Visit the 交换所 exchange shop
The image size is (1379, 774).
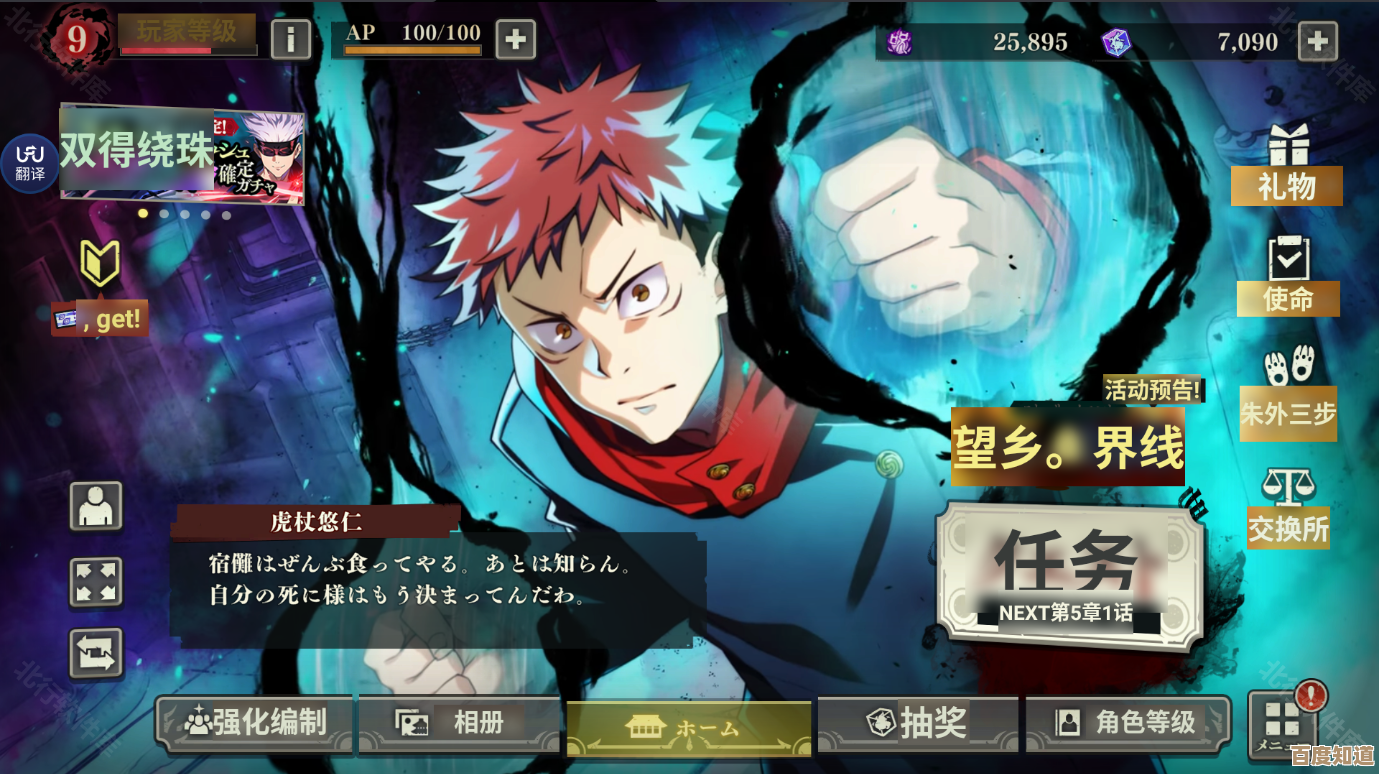click(1288, 509)
